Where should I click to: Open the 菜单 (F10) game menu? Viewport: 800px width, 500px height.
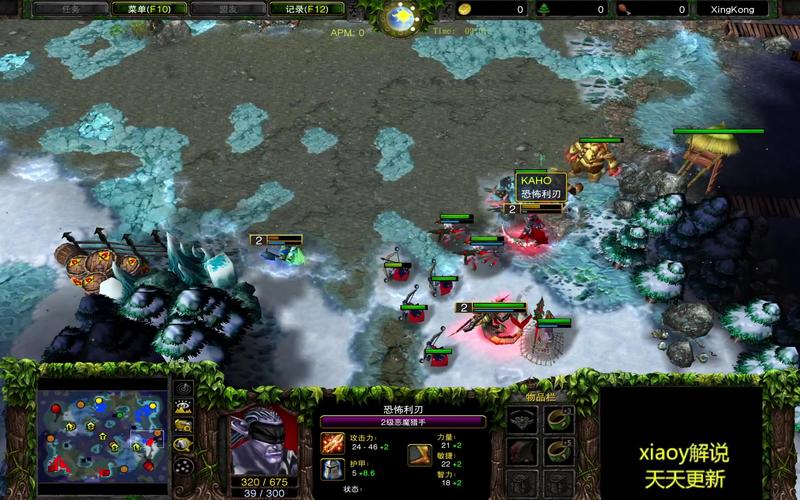click(x=150, y=9)
